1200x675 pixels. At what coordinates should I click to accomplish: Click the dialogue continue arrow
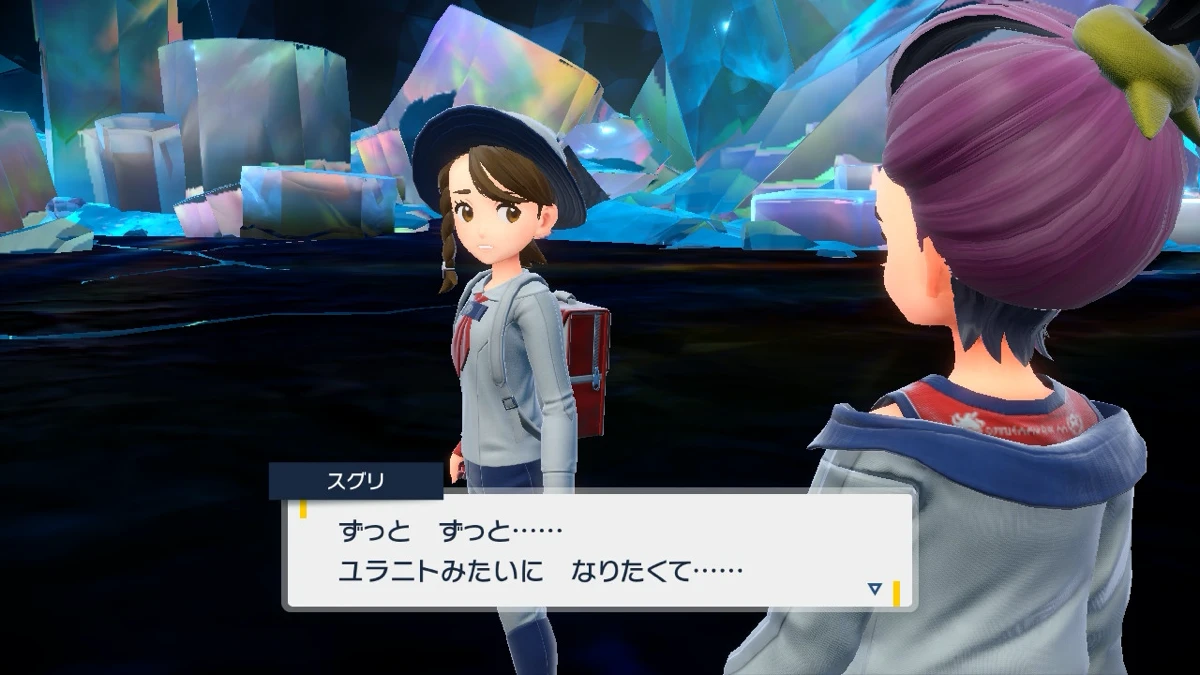point(875,589)
